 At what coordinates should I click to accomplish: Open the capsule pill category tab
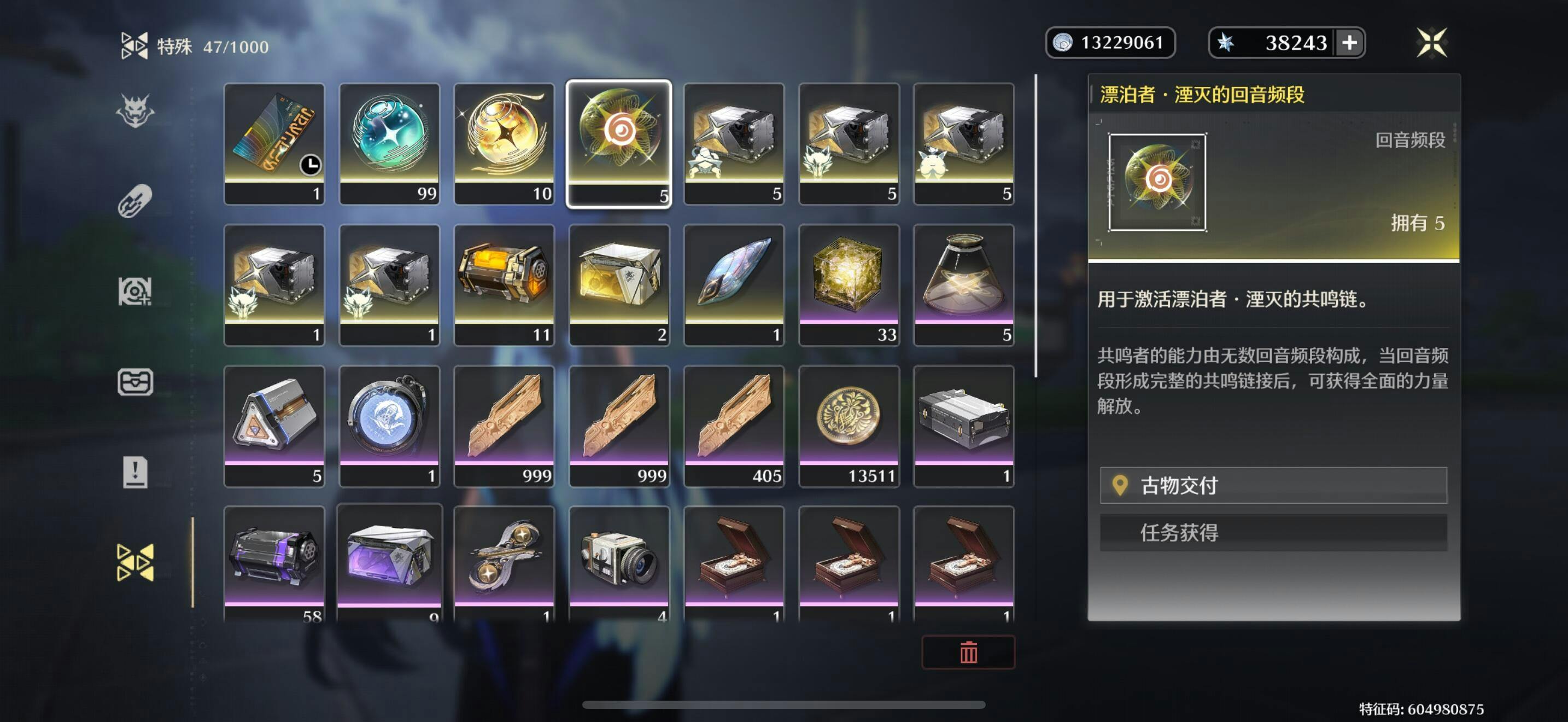tap(134, 201)
